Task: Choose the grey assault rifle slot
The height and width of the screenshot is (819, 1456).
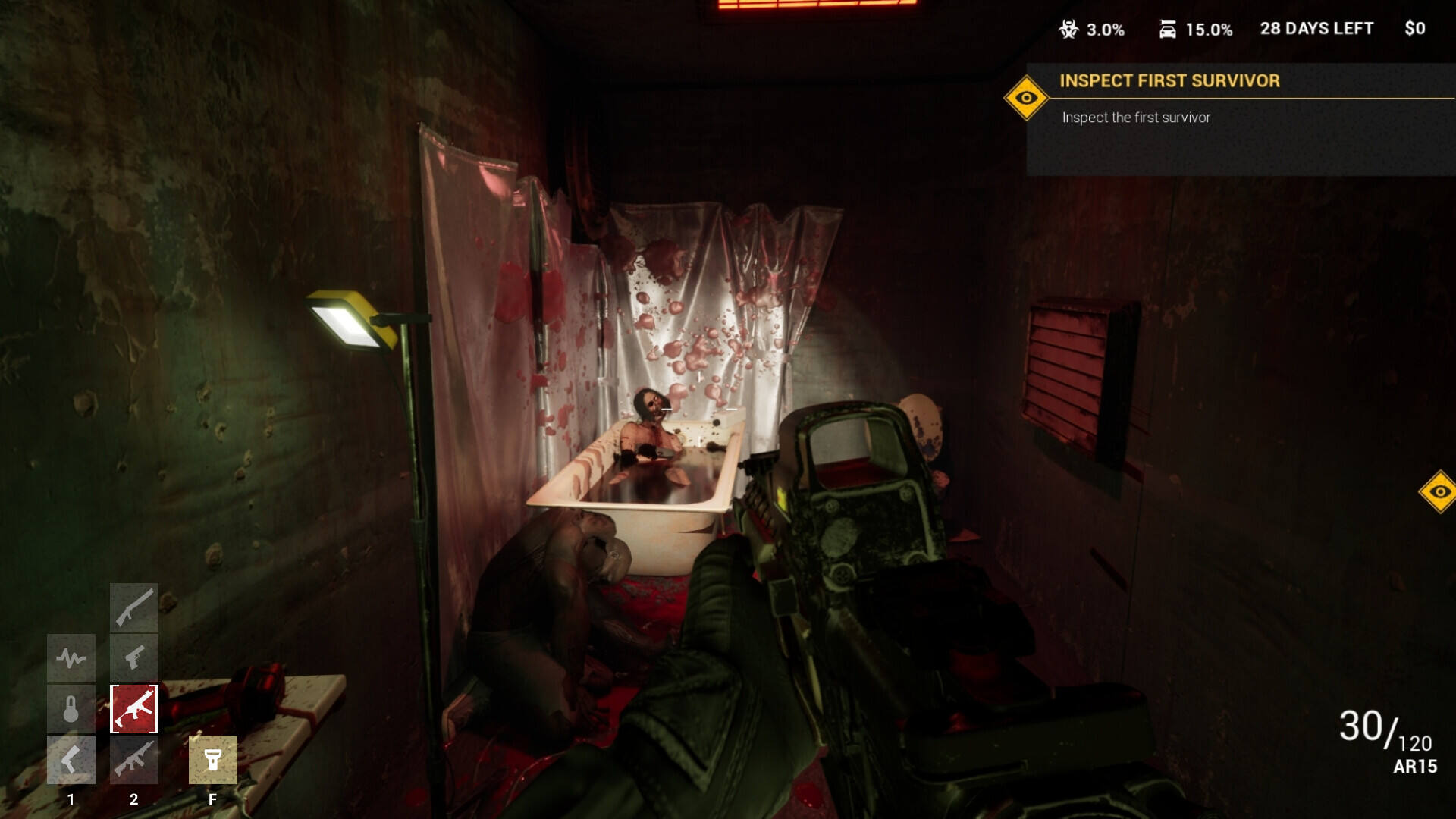Action: pyautogui.click(x=134, y=760)
